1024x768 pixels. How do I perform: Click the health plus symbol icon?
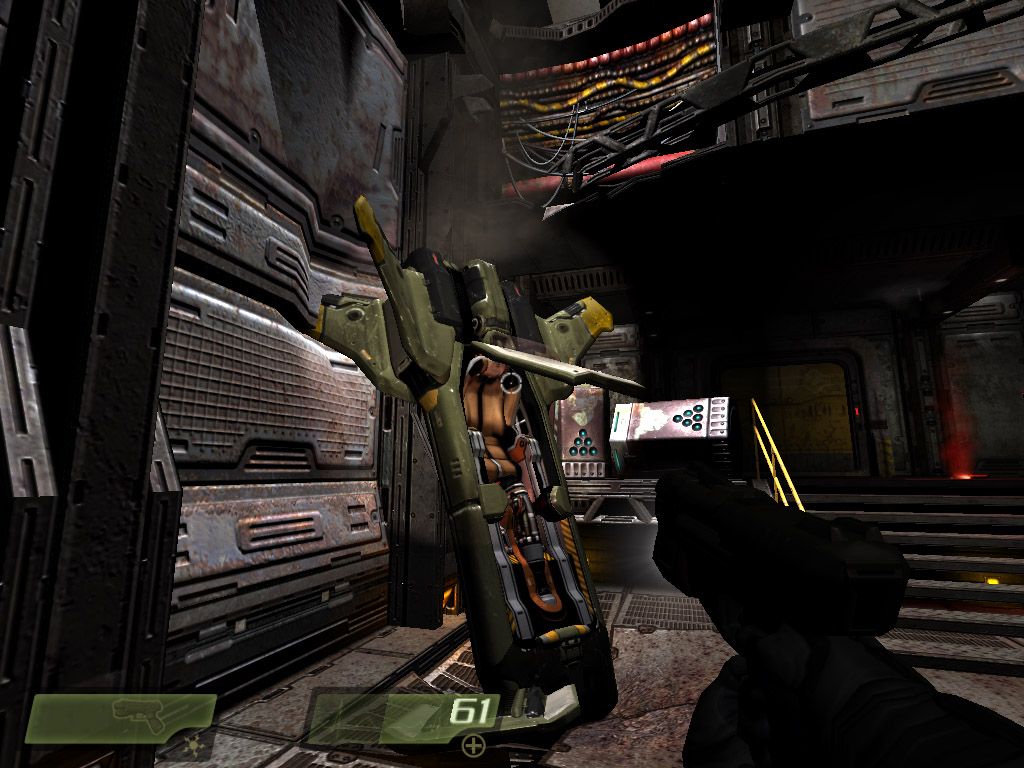[472, 744]
